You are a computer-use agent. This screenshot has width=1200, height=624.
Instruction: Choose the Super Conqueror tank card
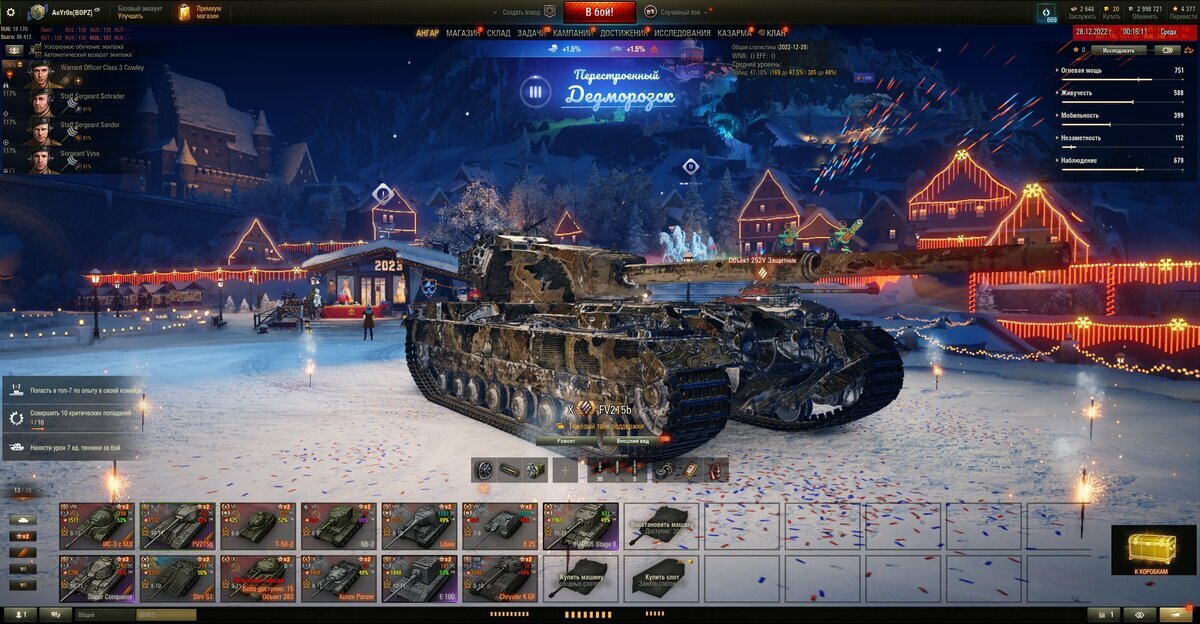tap(97, 580)
